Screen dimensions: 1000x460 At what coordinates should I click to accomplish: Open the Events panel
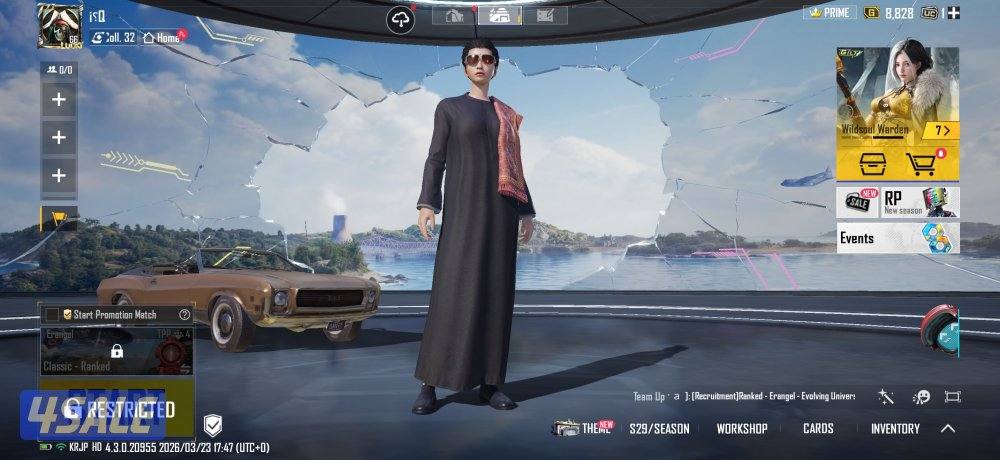(897, 238)
